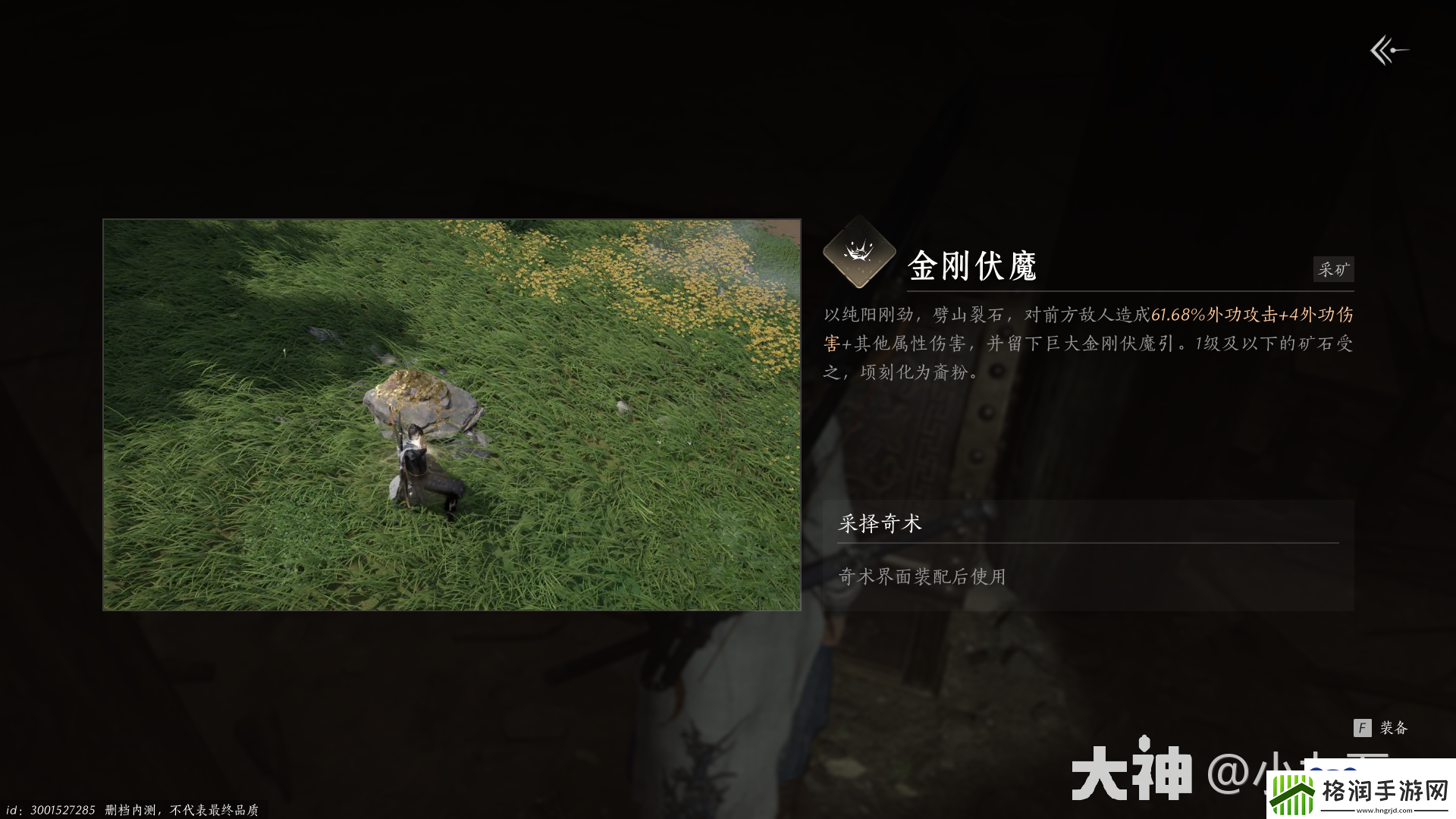Screen dimensions: 1456x819
Task: Click the gameplay preview image
Action: click(x=451, y=415)
